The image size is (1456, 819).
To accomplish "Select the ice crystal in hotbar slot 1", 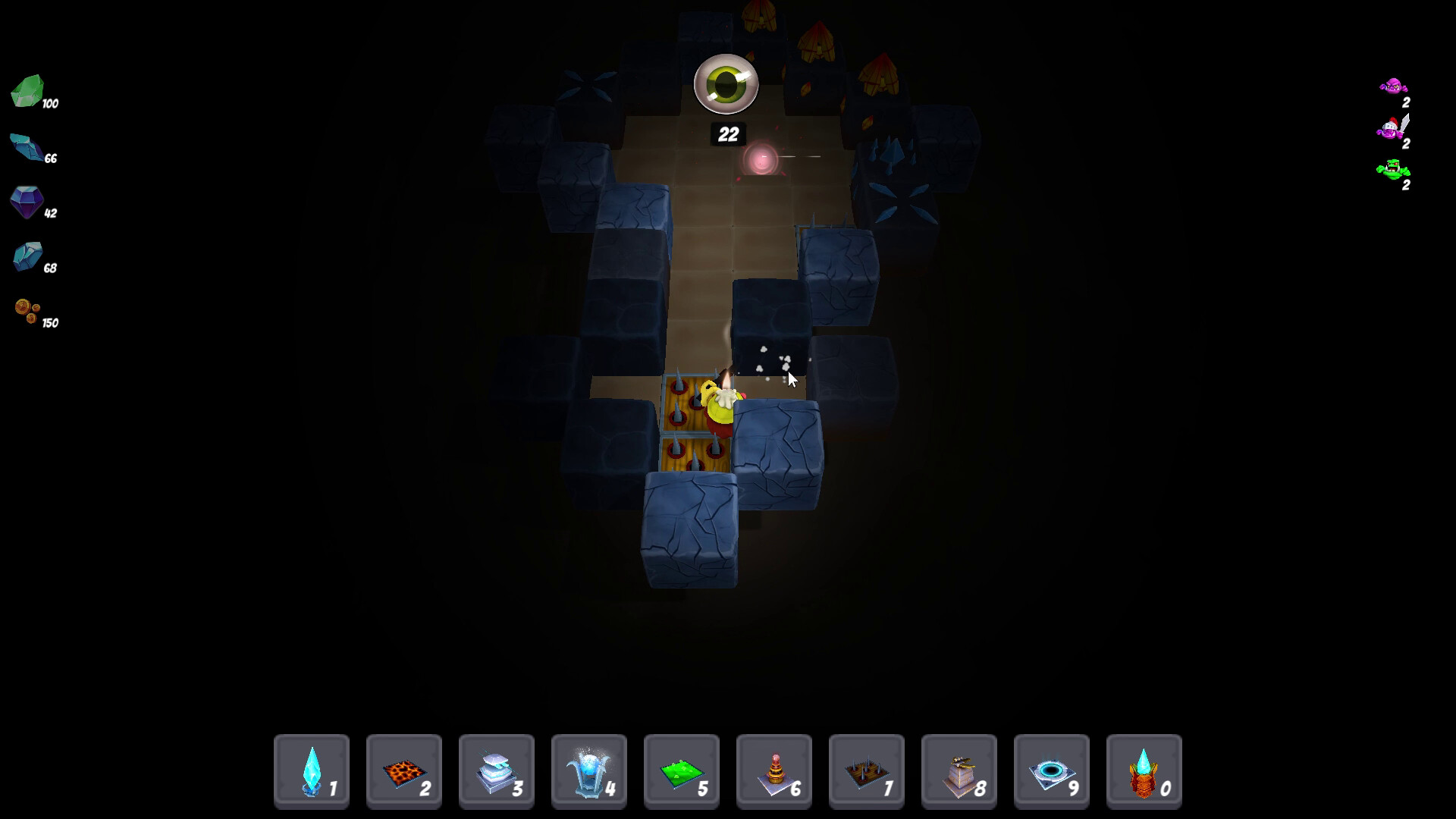I will (311, 770).
